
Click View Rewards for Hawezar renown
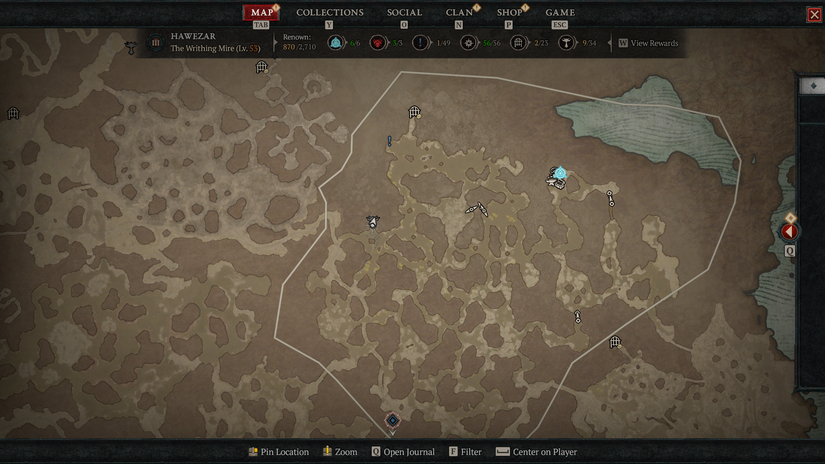654,43
